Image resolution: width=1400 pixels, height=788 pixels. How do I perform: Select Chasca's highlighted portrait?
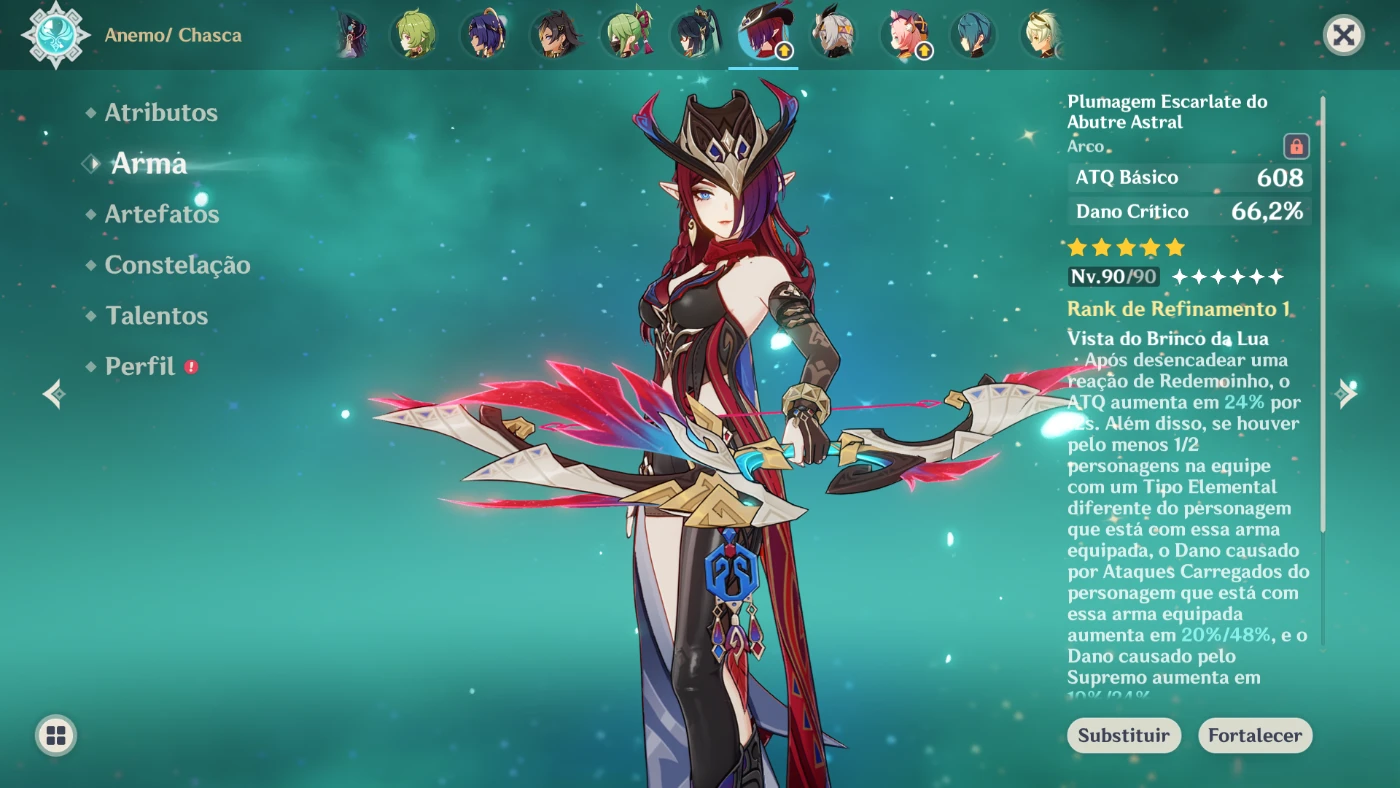click(x=762, y=35)
